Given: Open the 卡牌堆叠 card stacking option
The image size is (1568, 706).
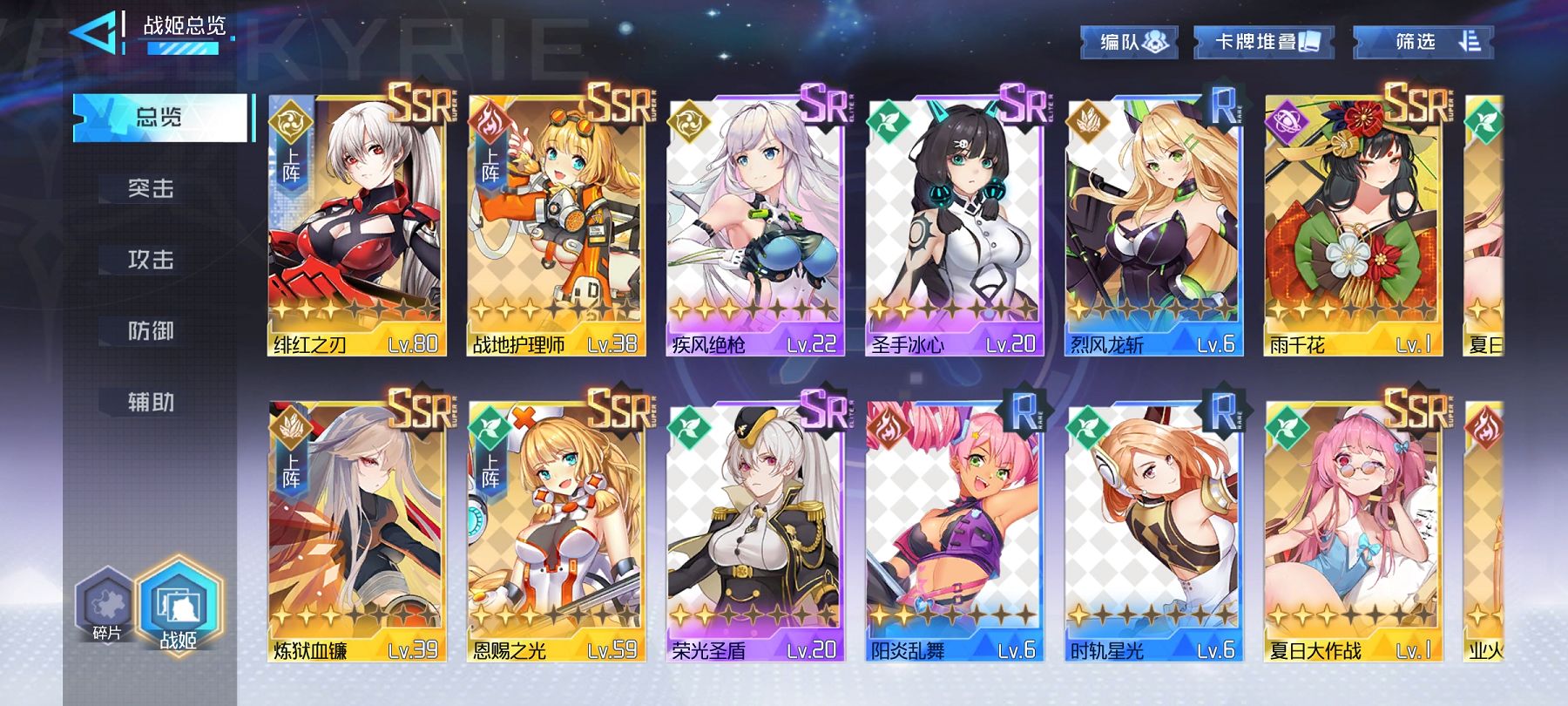Looking at the screenshot, I should [x=1265, y=42].
